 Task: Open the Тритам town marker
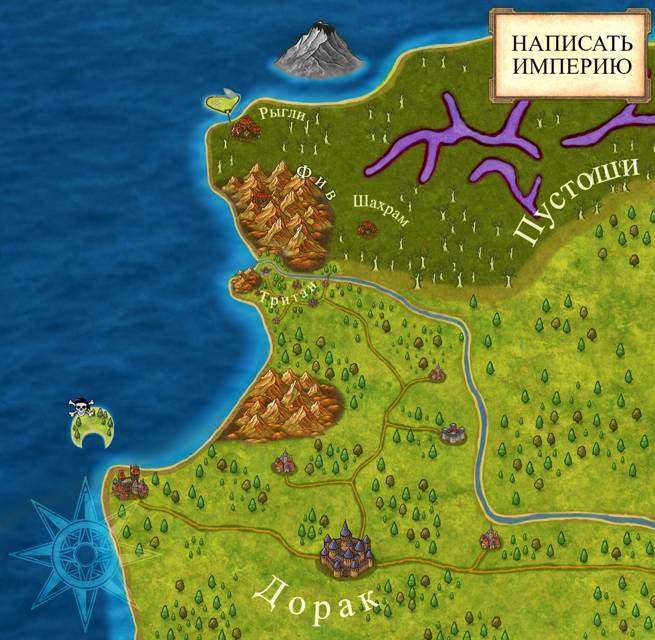pyautogui.click(x=246, y=282)
